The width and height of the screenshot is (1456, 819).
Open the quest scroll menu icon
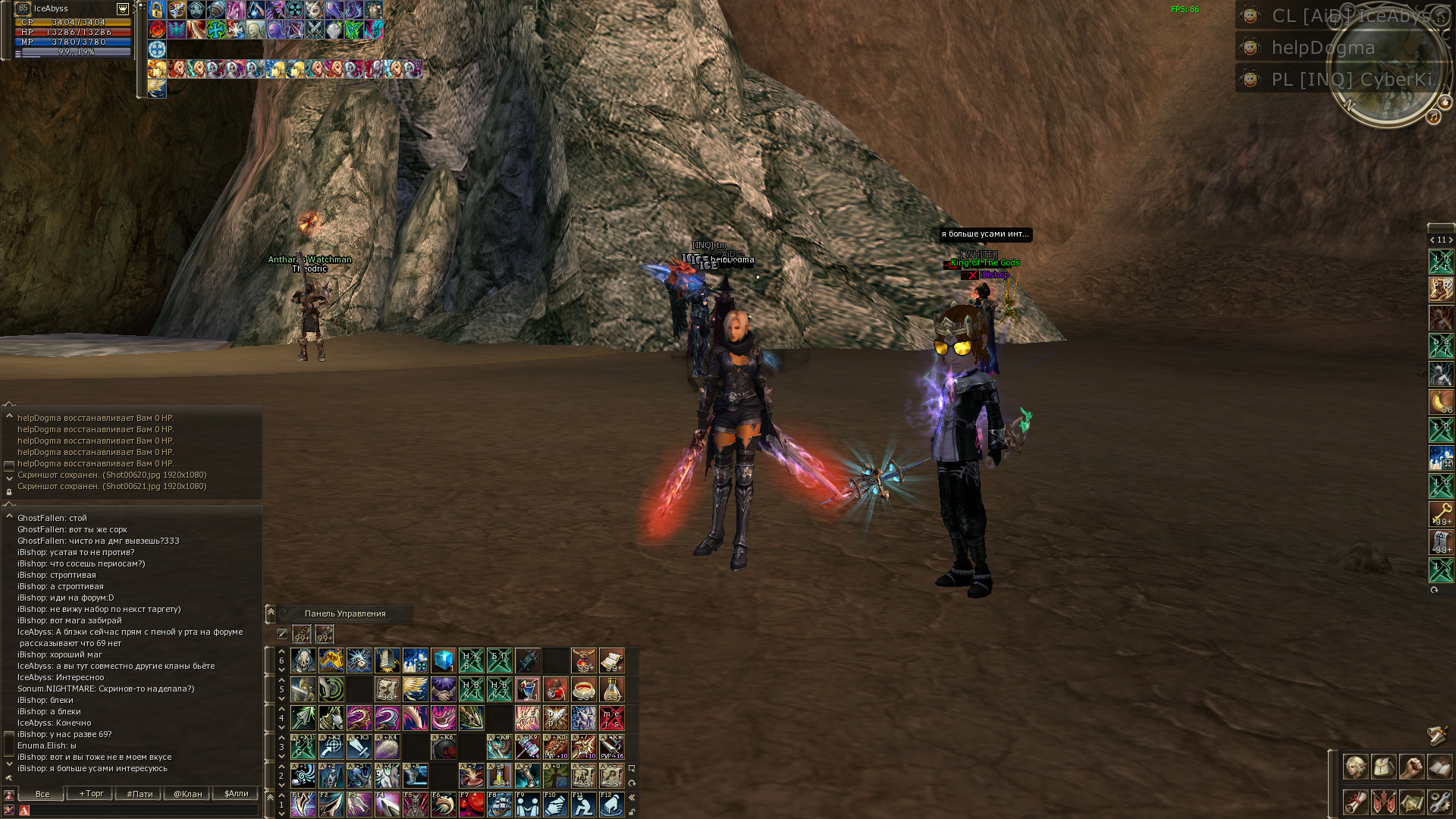(x=1355, y=802)
